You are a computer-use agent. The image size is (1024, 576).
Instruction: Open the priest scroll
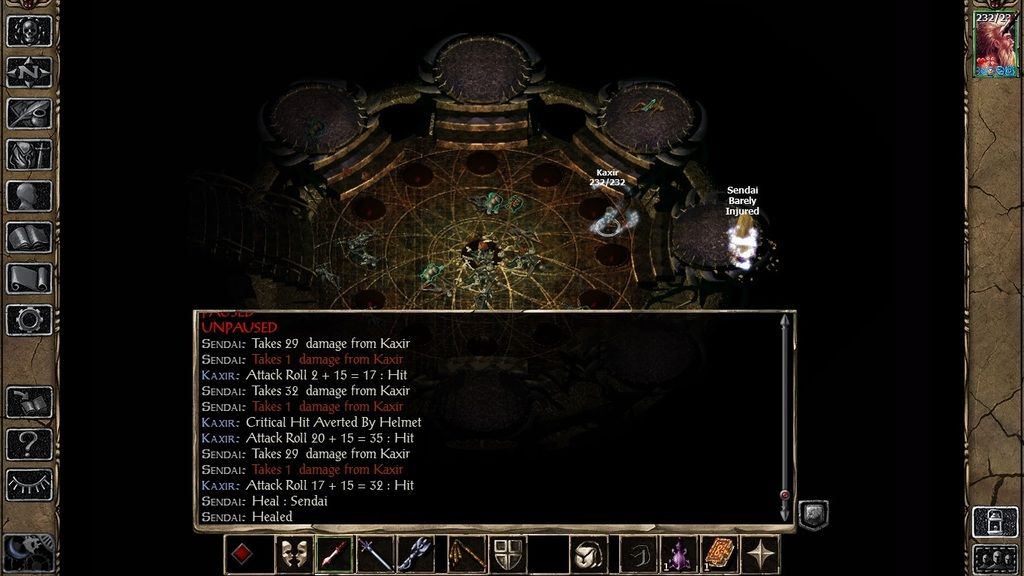point(29,278)
